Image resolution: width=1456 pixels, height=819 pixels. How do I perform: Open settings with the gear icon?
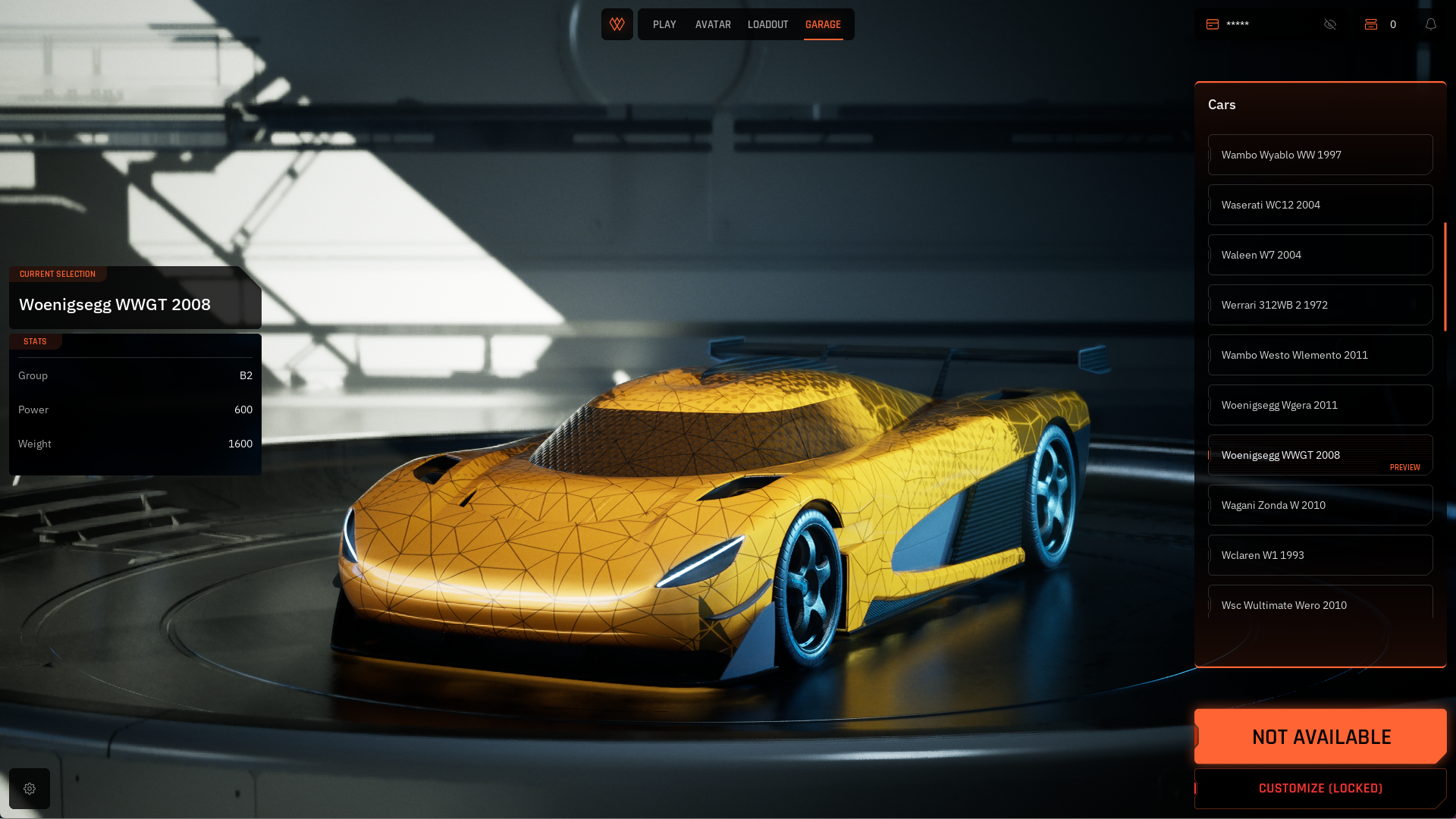30,789
